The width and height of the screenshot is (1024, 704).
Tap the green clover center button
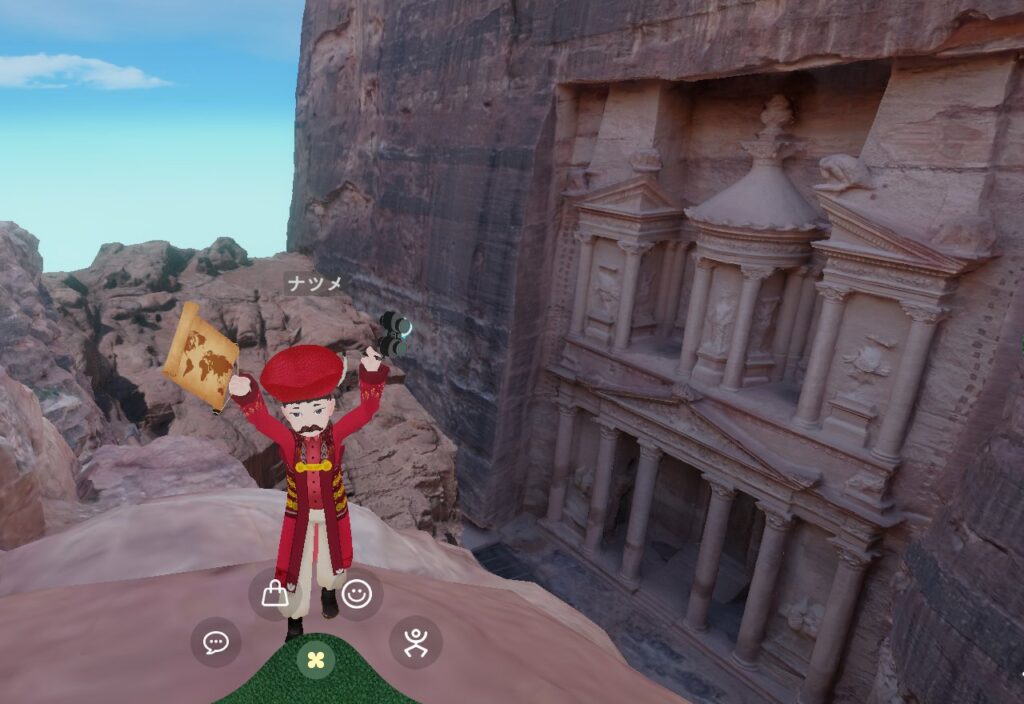(x=316, y=660)
